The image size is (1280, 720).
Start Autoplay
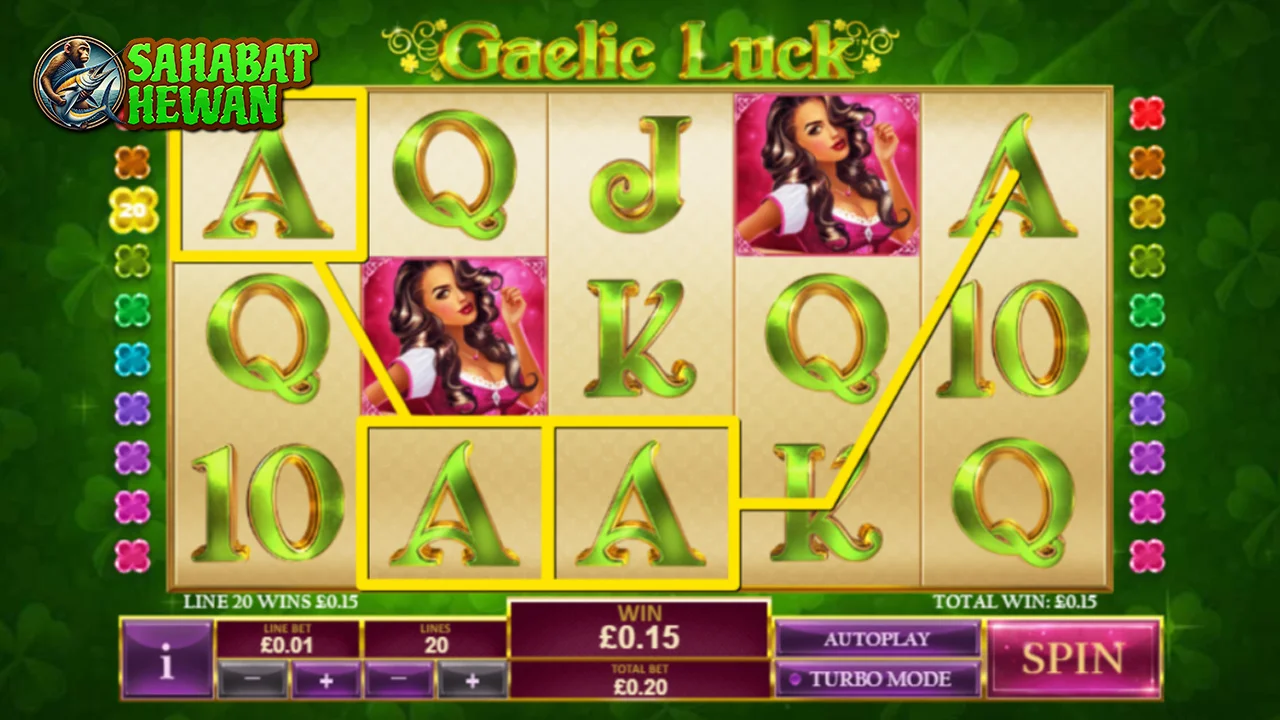click(878, 639)
